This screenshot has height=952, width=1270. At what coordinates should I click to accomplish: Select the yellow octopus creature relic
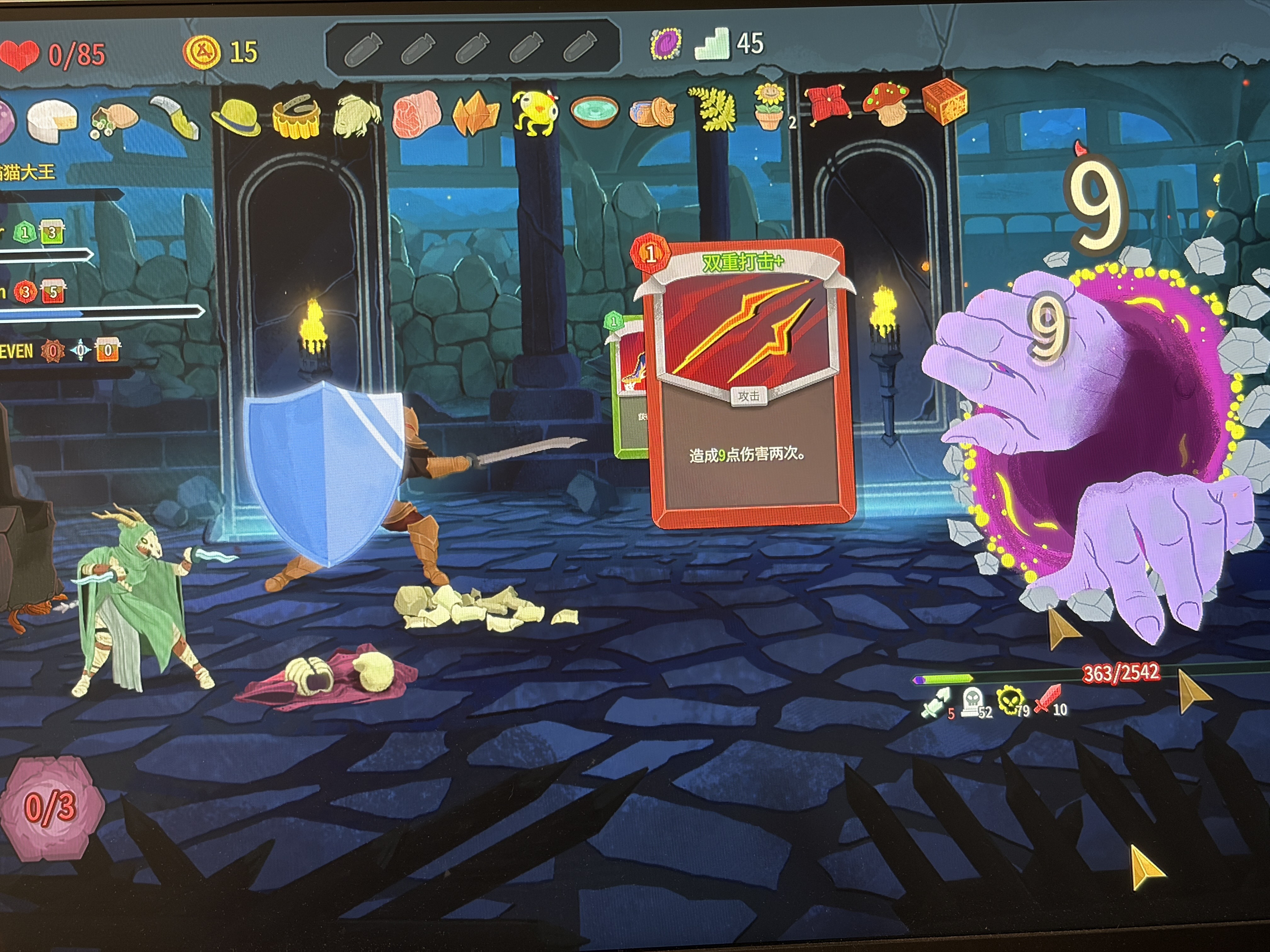click(x=536, y=112)
